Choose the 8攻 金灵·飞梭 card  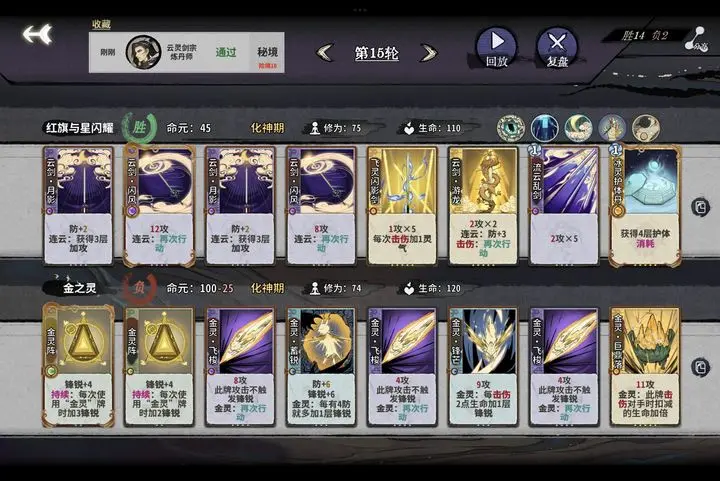(240, 365)
